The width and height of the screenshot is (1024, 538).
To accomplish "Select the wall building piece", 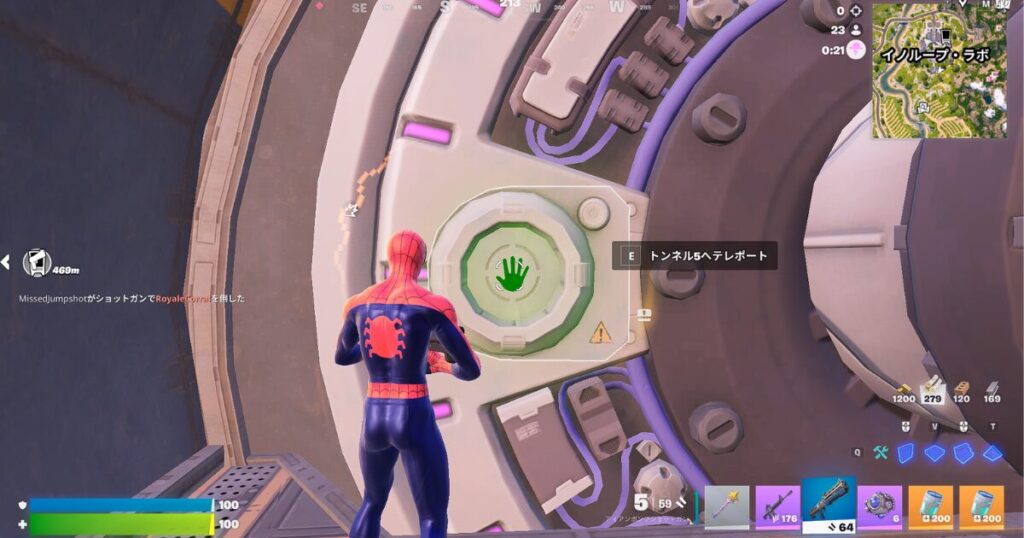I will pos(907,453).
